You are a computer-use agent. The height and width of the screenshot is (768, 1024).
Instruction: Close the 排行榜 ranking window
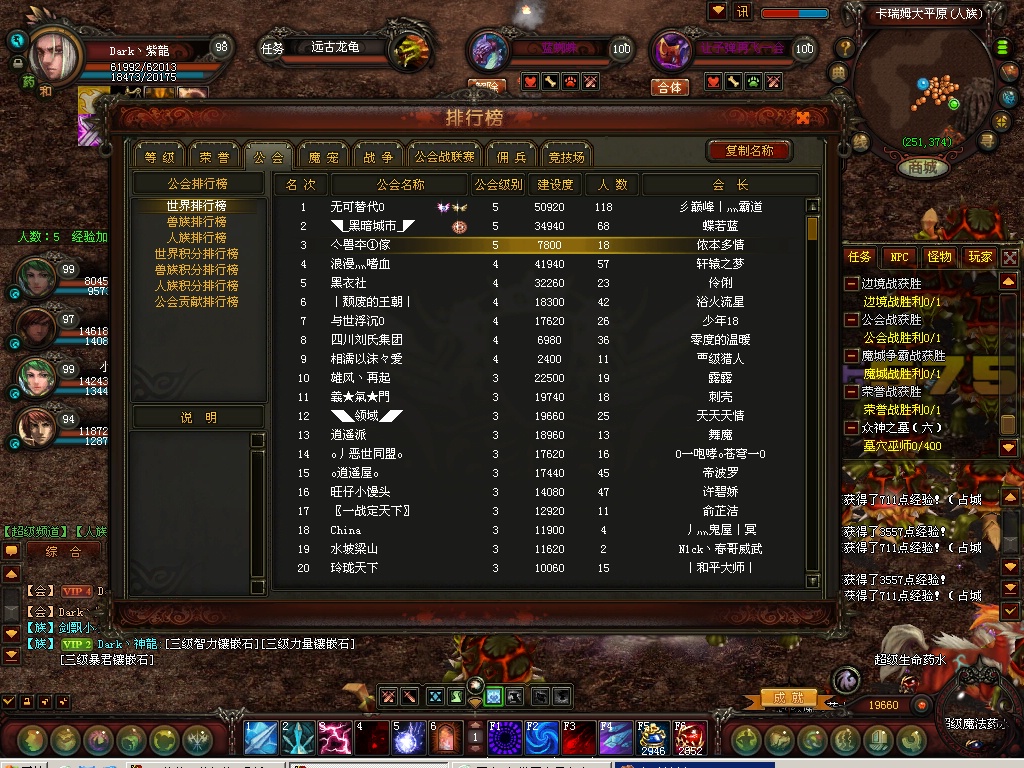tap(803, 118)
